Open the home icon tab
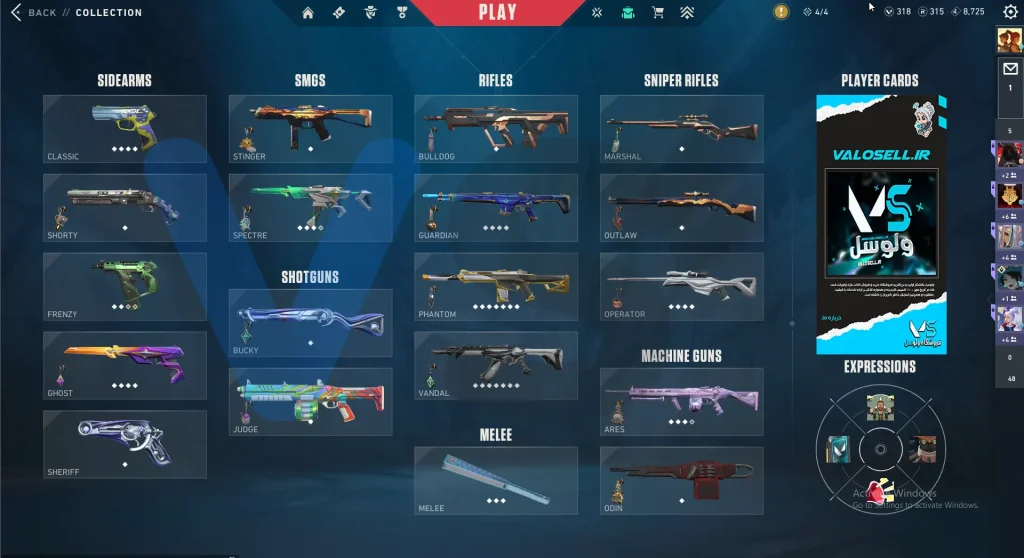 pos(308,13)
